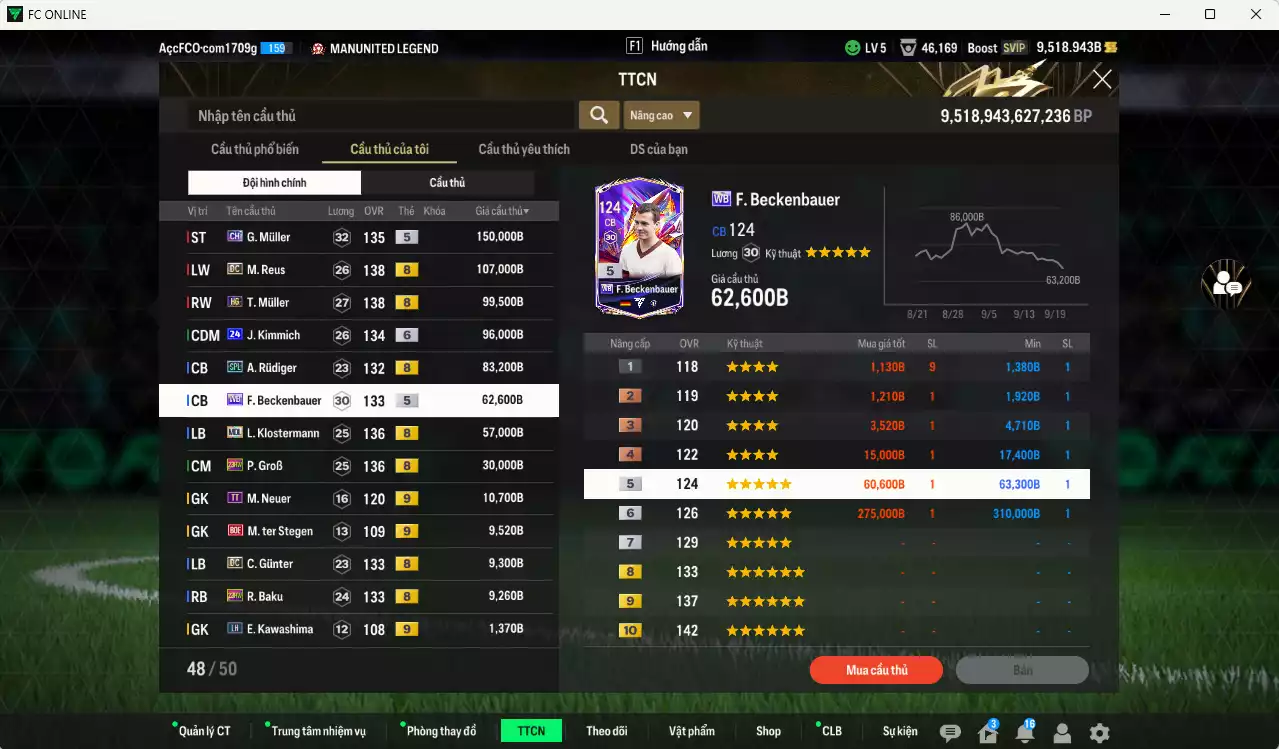Viewport: 1279px width, 749px height.
Task: Show the DS của bạn tab
Action: (658, 150)
